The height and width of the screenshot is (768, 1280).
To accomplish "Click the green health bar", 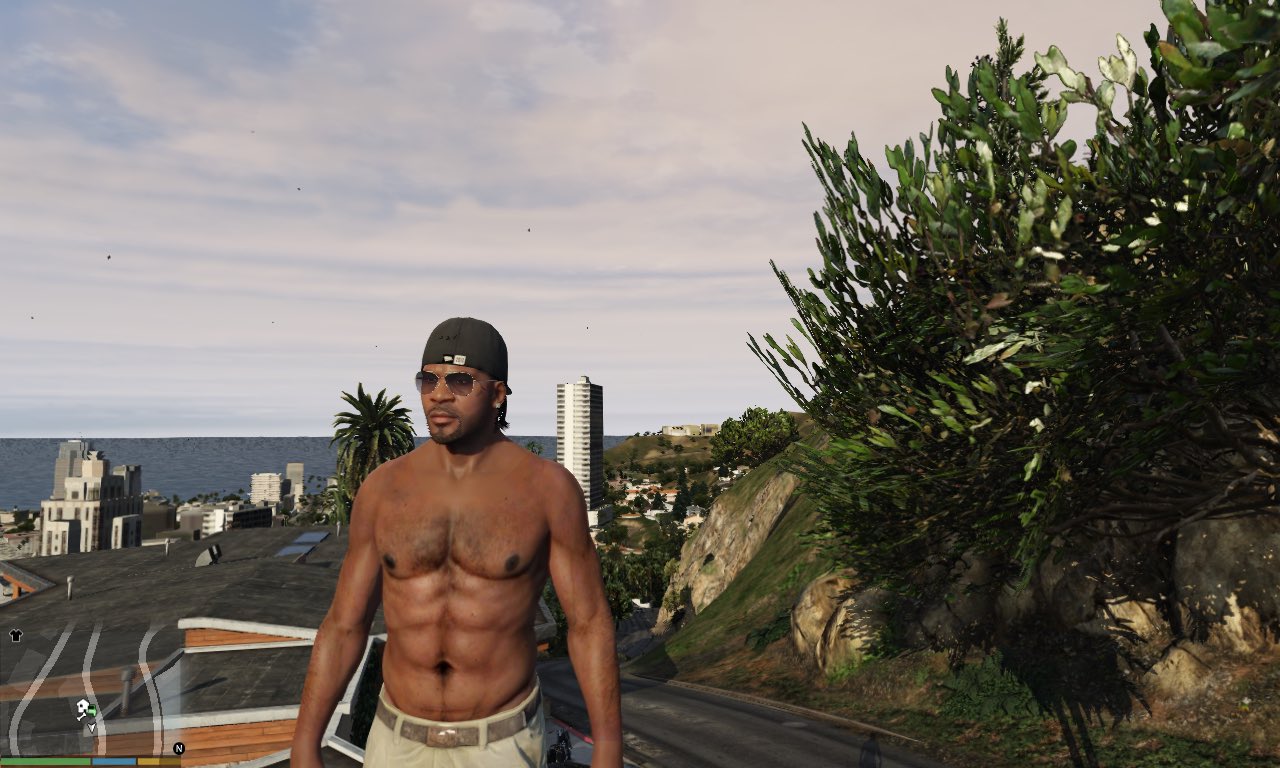I will pyautogui.click(x=44, y=760).
